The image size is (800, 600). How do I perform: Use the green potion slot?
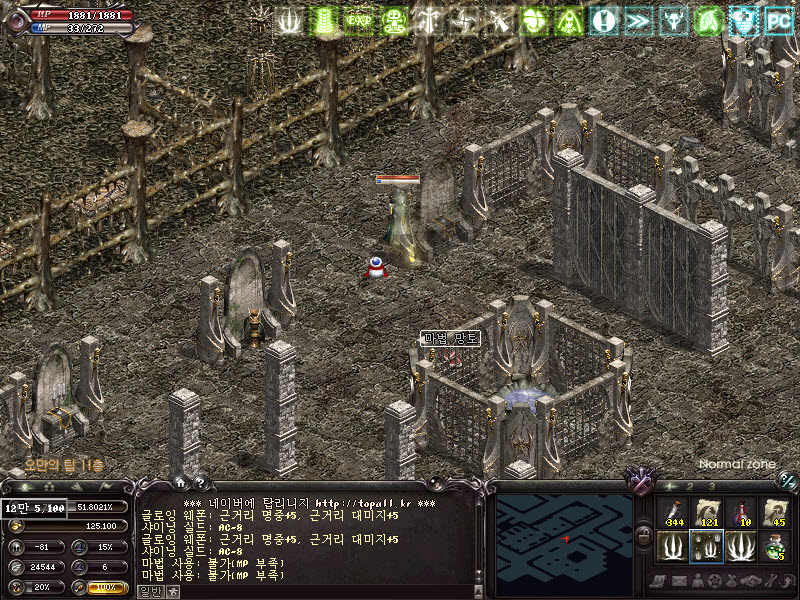point(775,546)
